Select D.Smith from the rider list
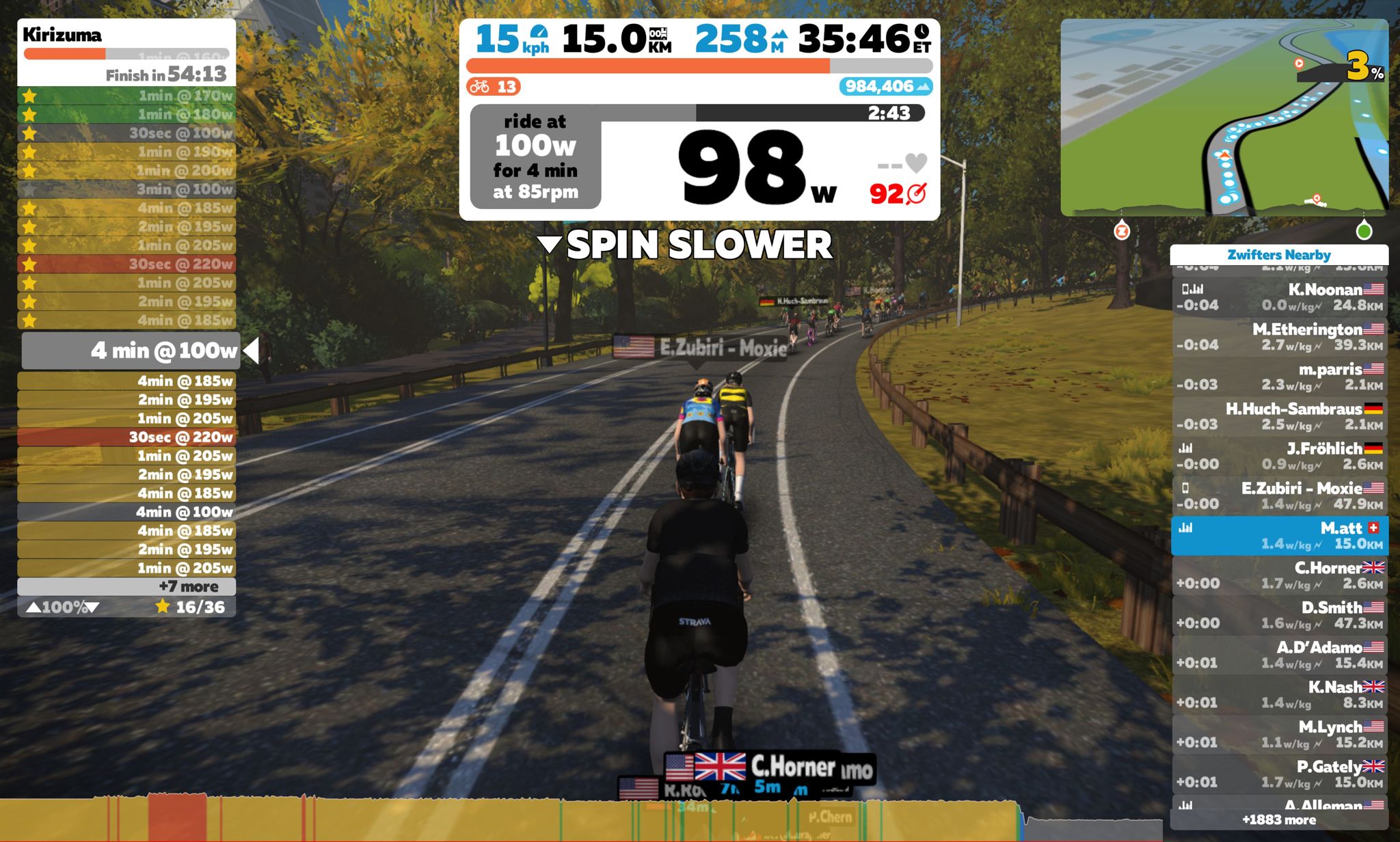 point(1278,615)
